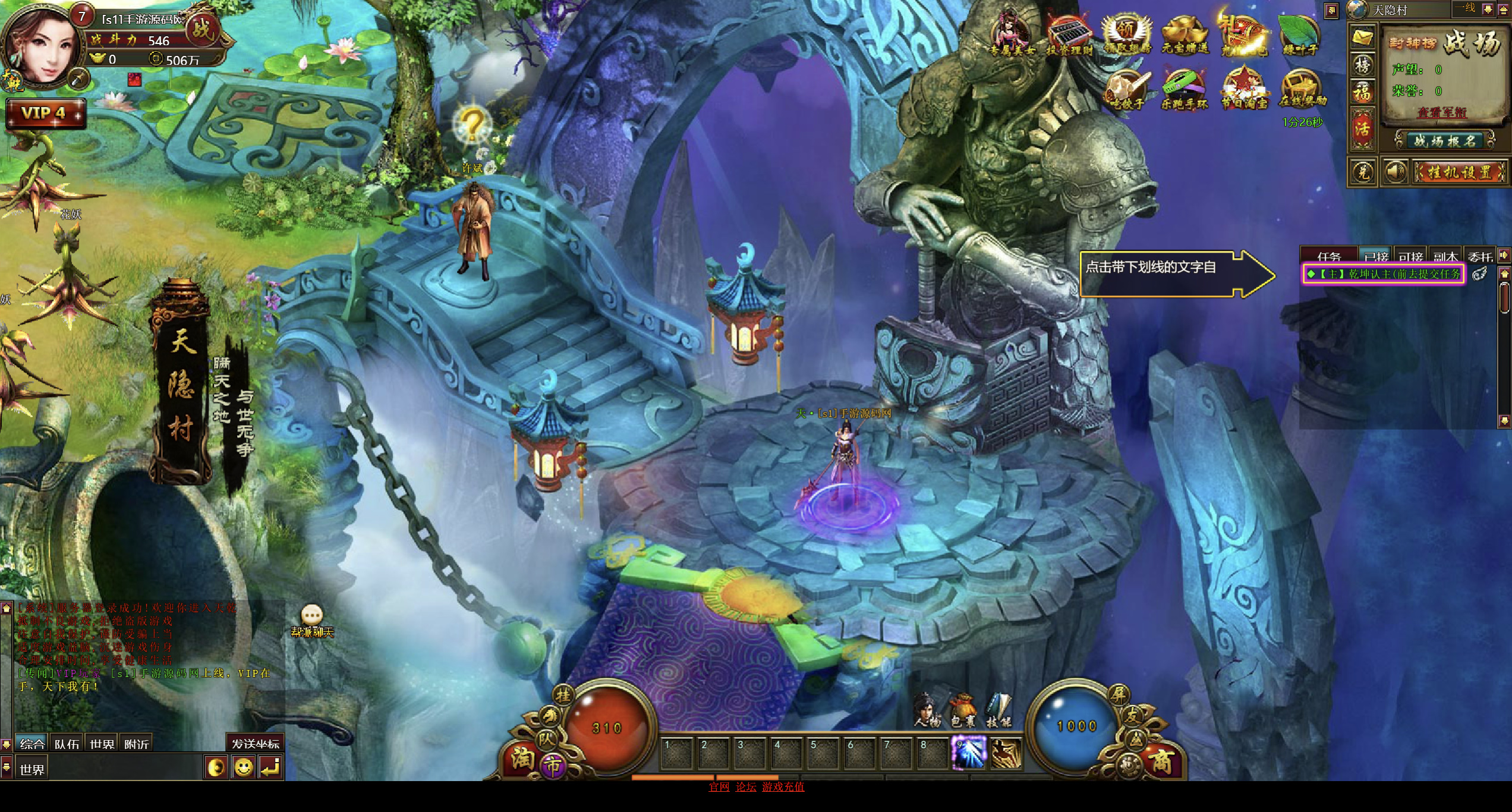Toggle the sound speaker button
The width and height of the screenshot is (1512, 812).
tap(1394, 172)
